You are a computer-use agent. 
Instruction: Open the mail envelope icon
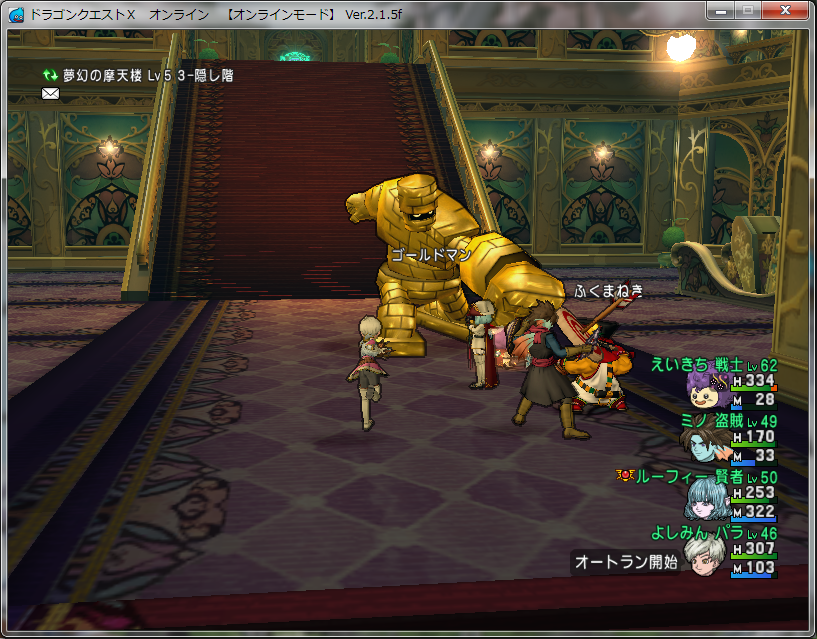point(50,93)
